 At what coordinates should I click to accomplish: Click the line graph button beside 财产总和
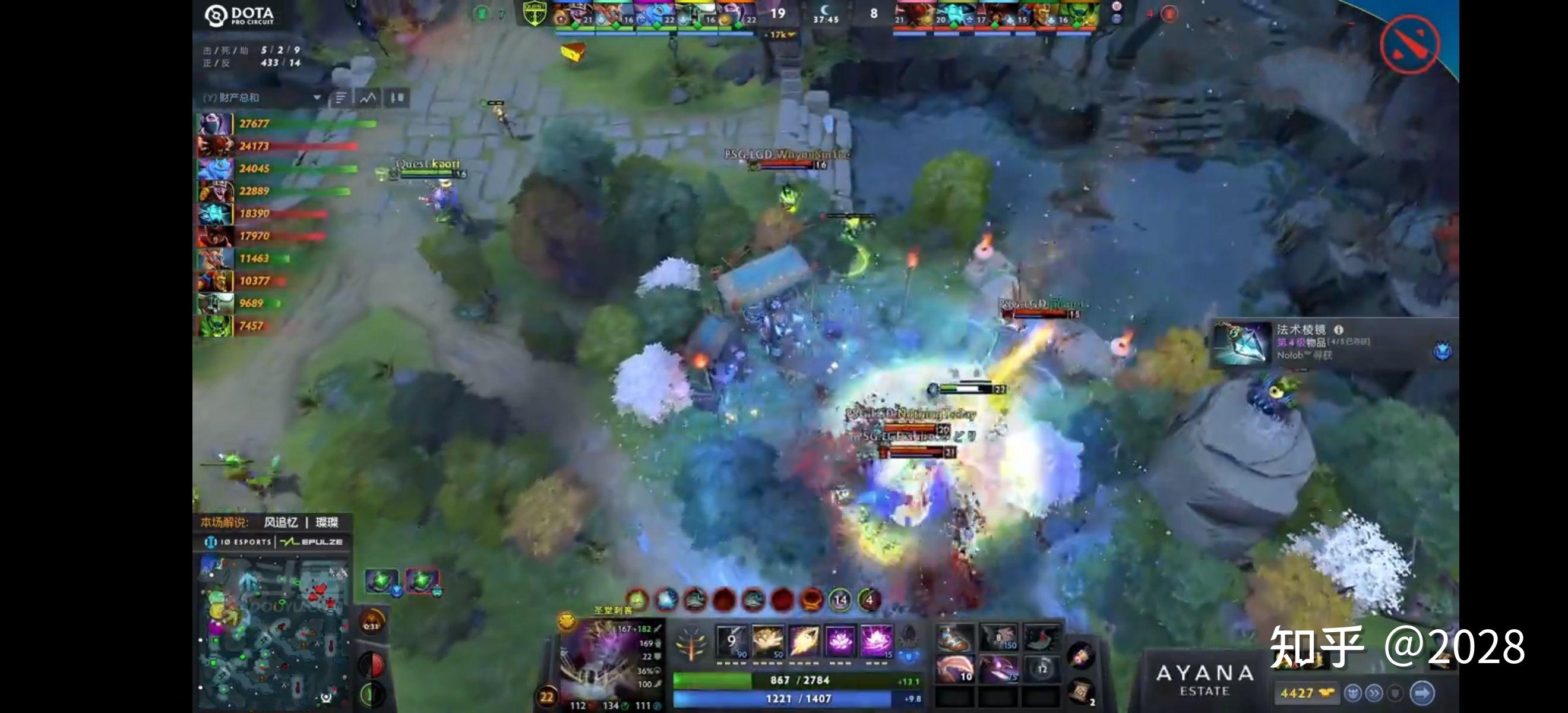[368, 97]
